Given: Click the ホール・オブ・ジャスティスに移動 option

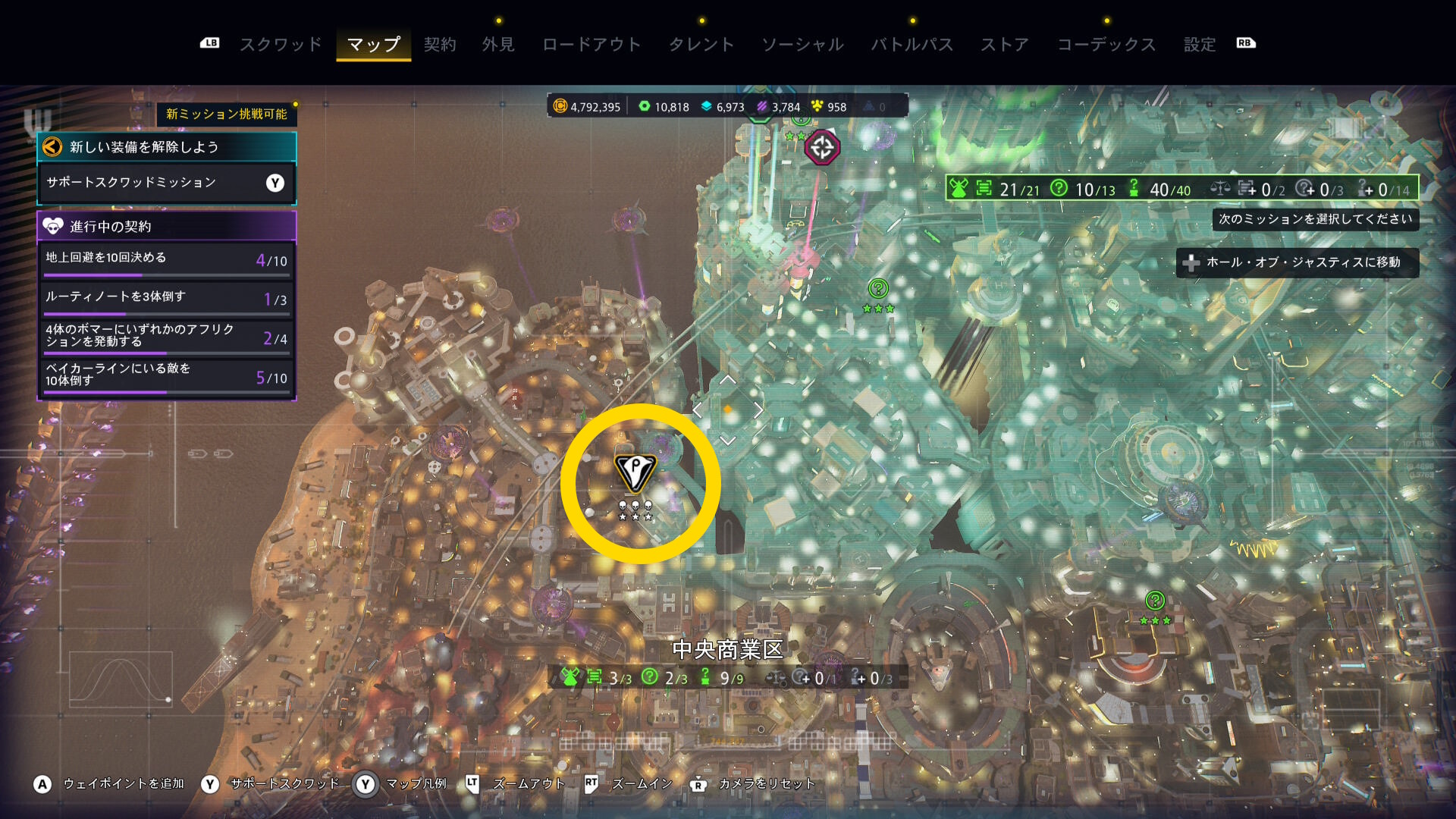Looking at the screenshot, I should tap(1297, 262).
